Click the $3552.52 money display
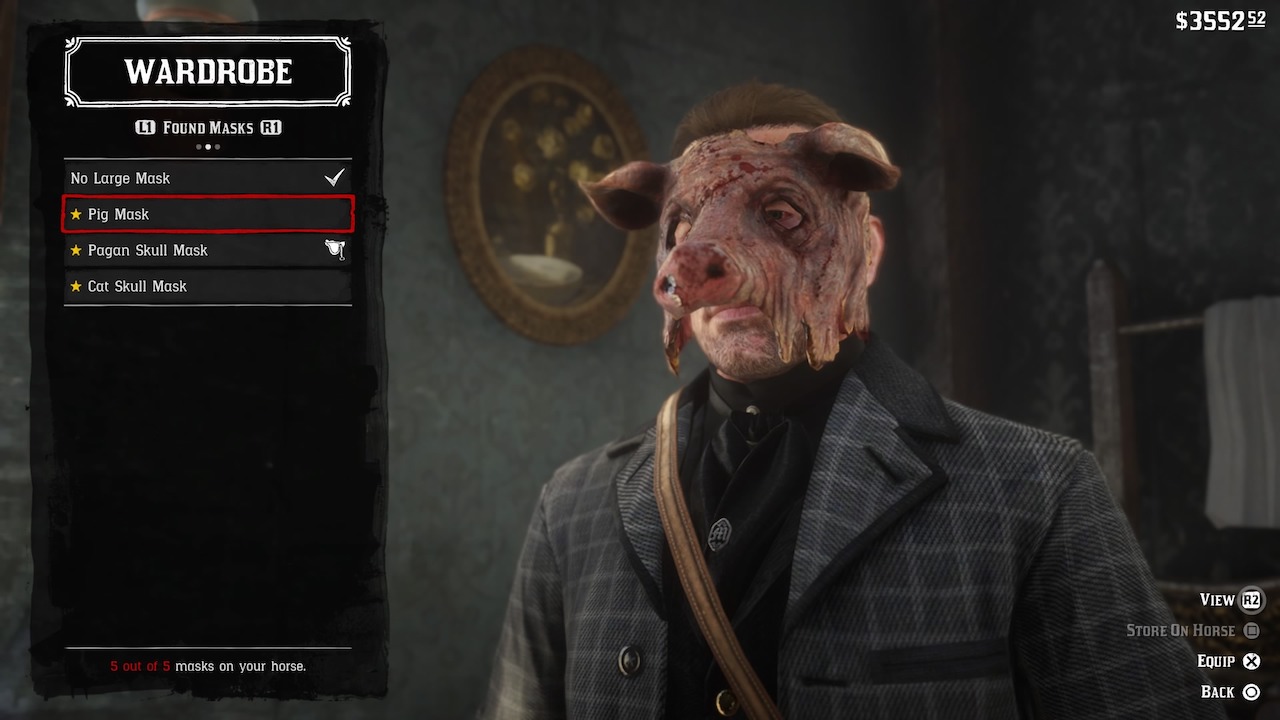Viewport: 1280px width, 720px height. 1221,18
